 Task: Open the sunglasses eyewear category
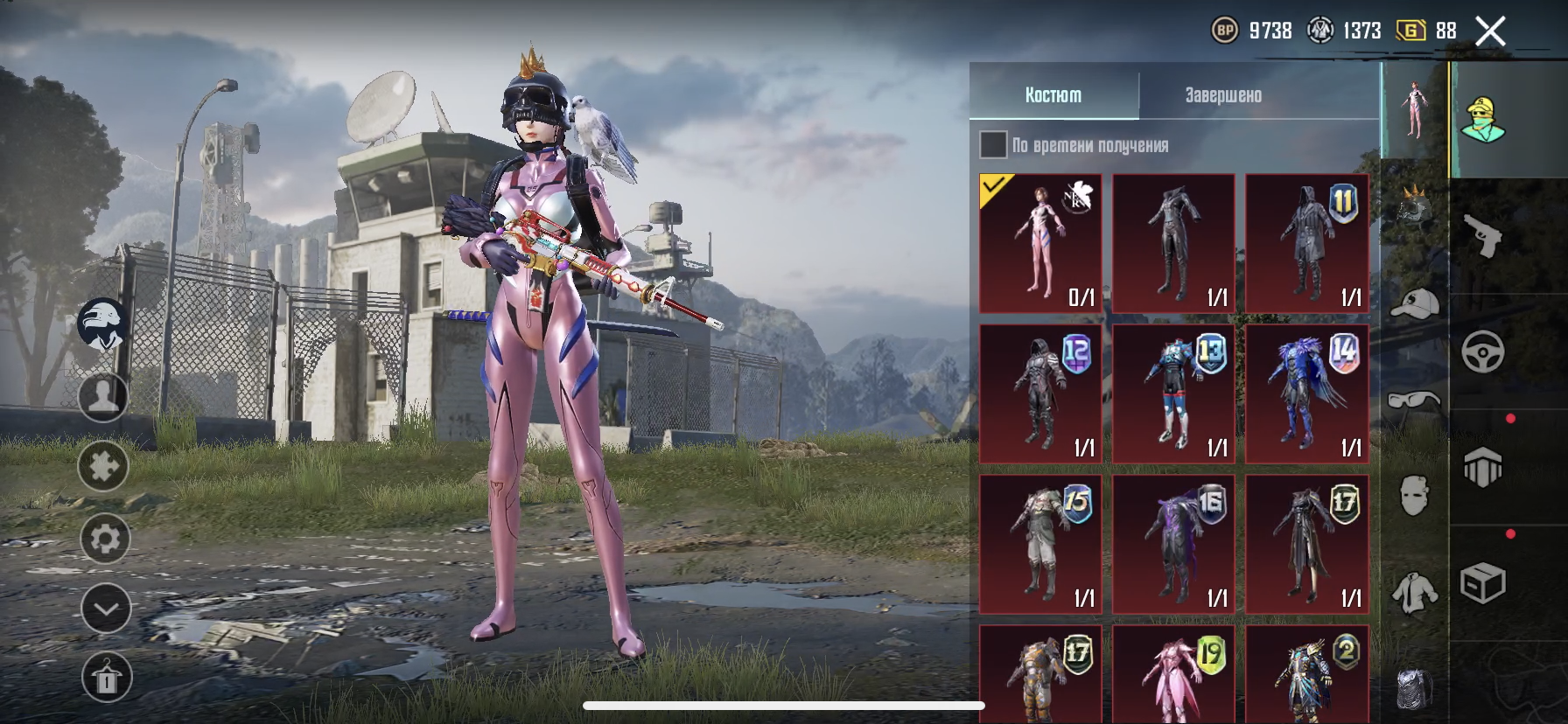point(1414,401)
